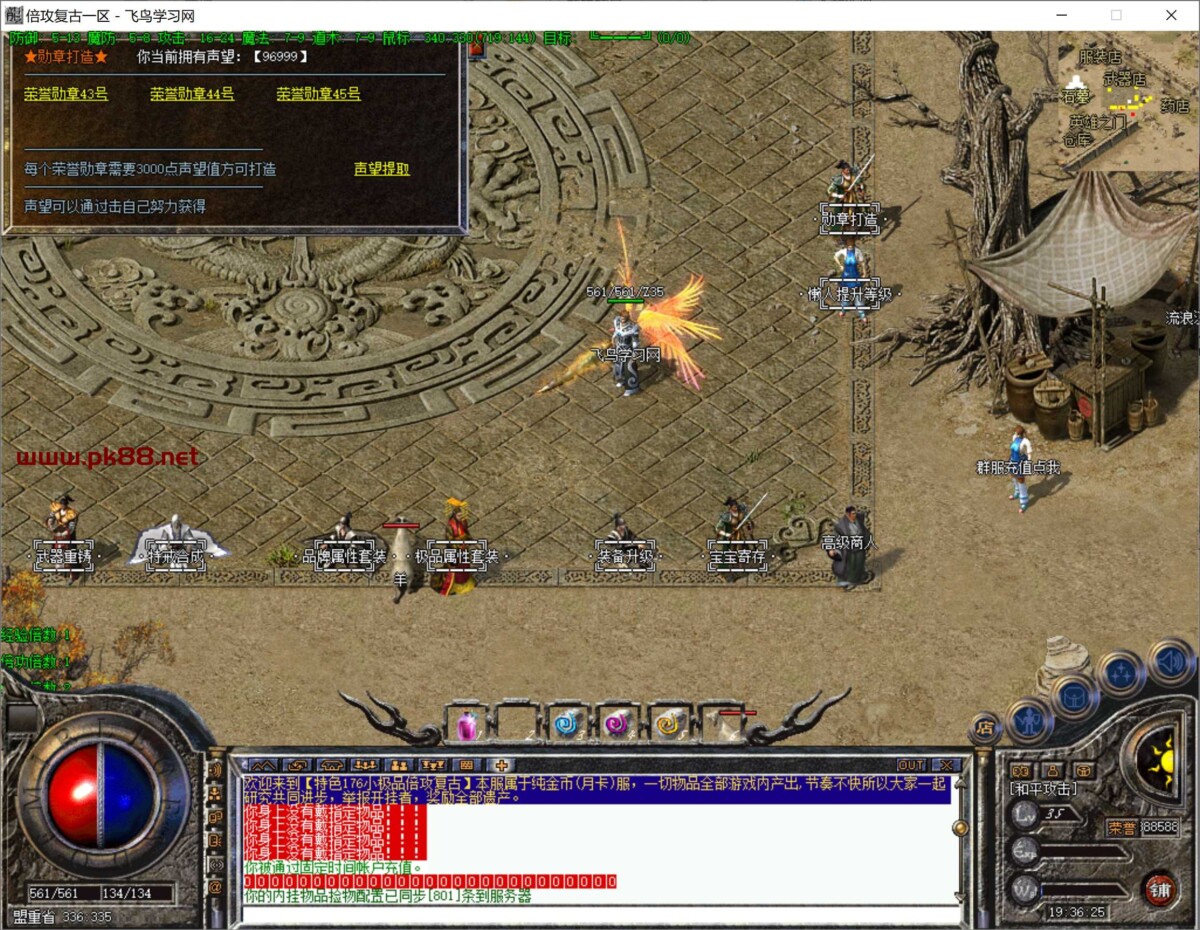Click the yellow plus button on chat toolbar
Image resolution: width=1200 pixels, height=930 pixels.
[501, 765]
